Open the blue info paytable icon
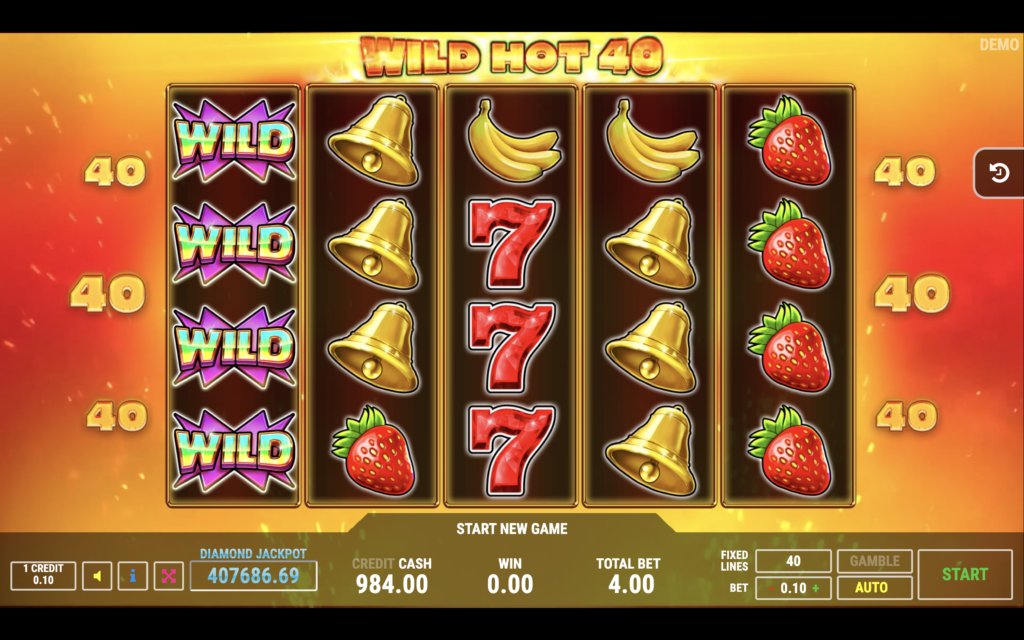The height and width of the screenshot is (640, 1024). tap(133, 576)
